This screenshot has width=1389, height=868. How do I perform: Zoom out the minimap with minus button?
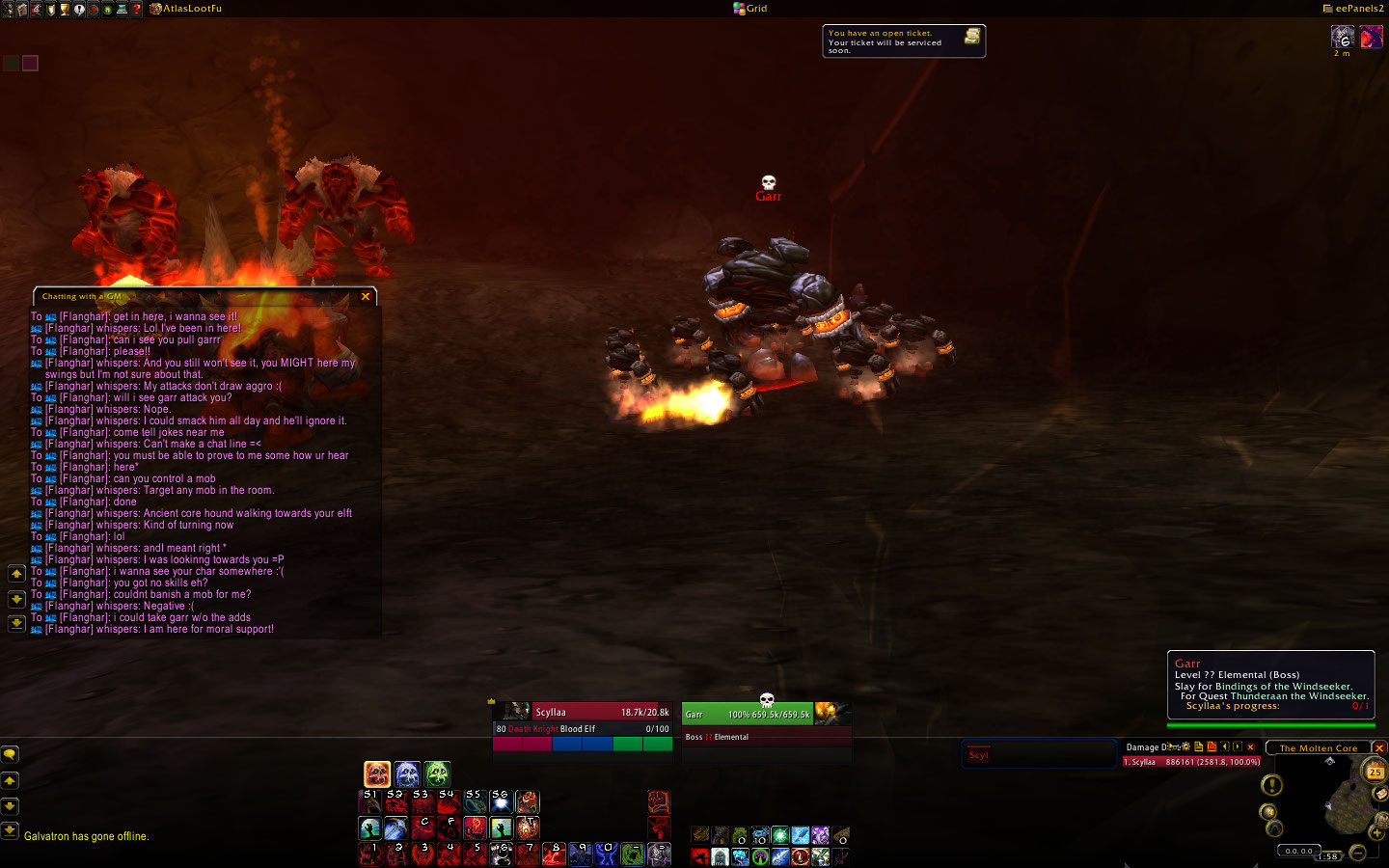click(1358, 852)
